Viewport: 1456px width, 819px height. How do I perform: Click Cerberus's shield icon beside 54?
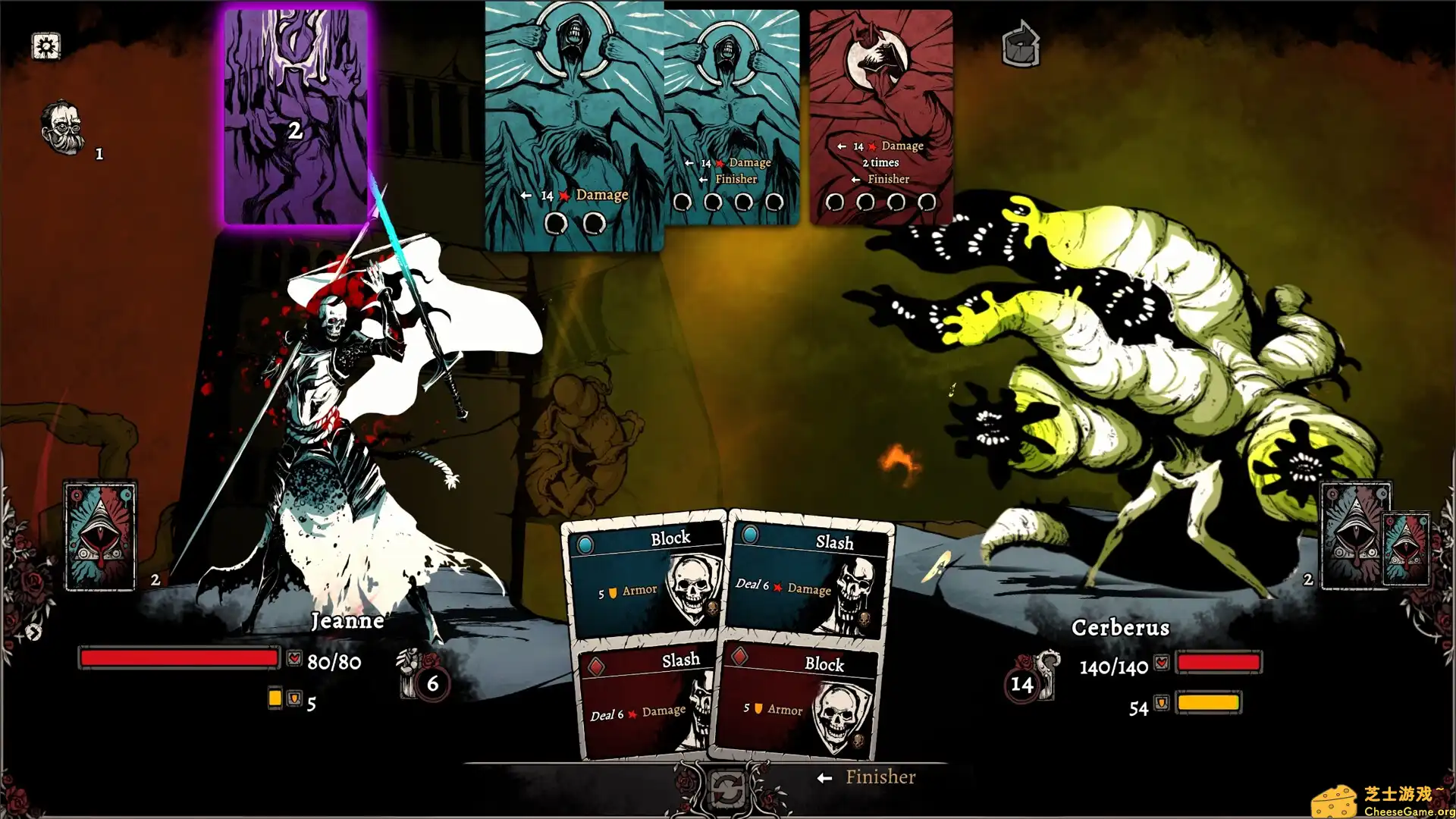1160,704
